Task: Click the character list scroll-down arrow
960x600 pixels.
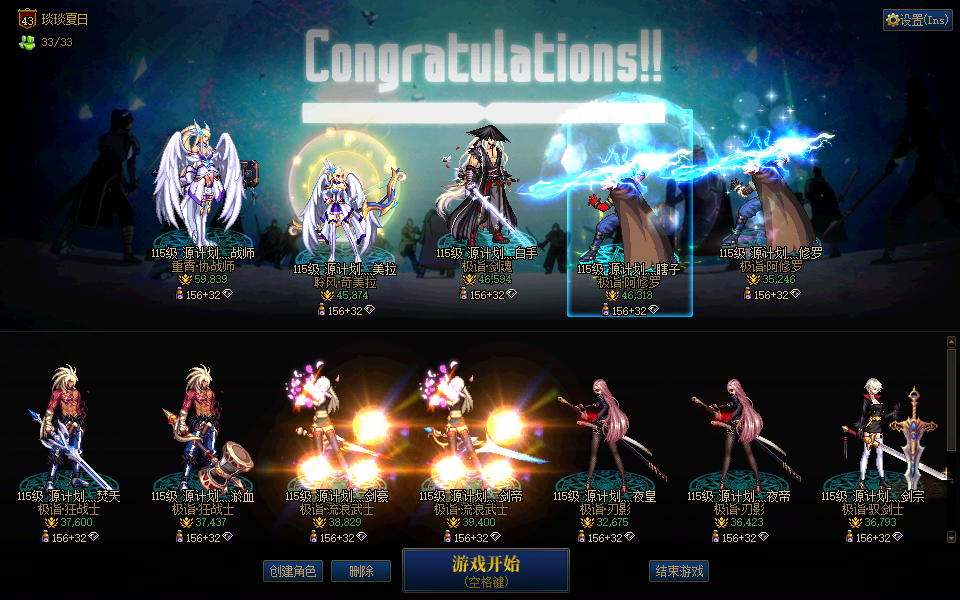Action: point(951,538)
